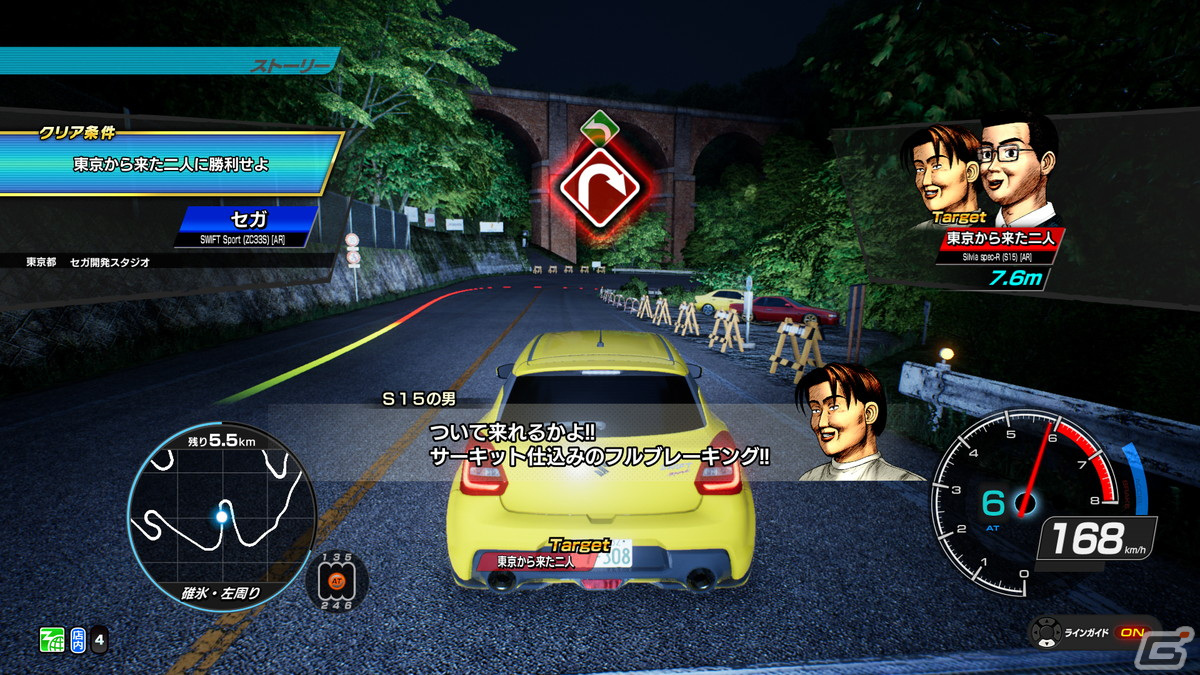Click the circular course minimap

[x=221, y=515]
